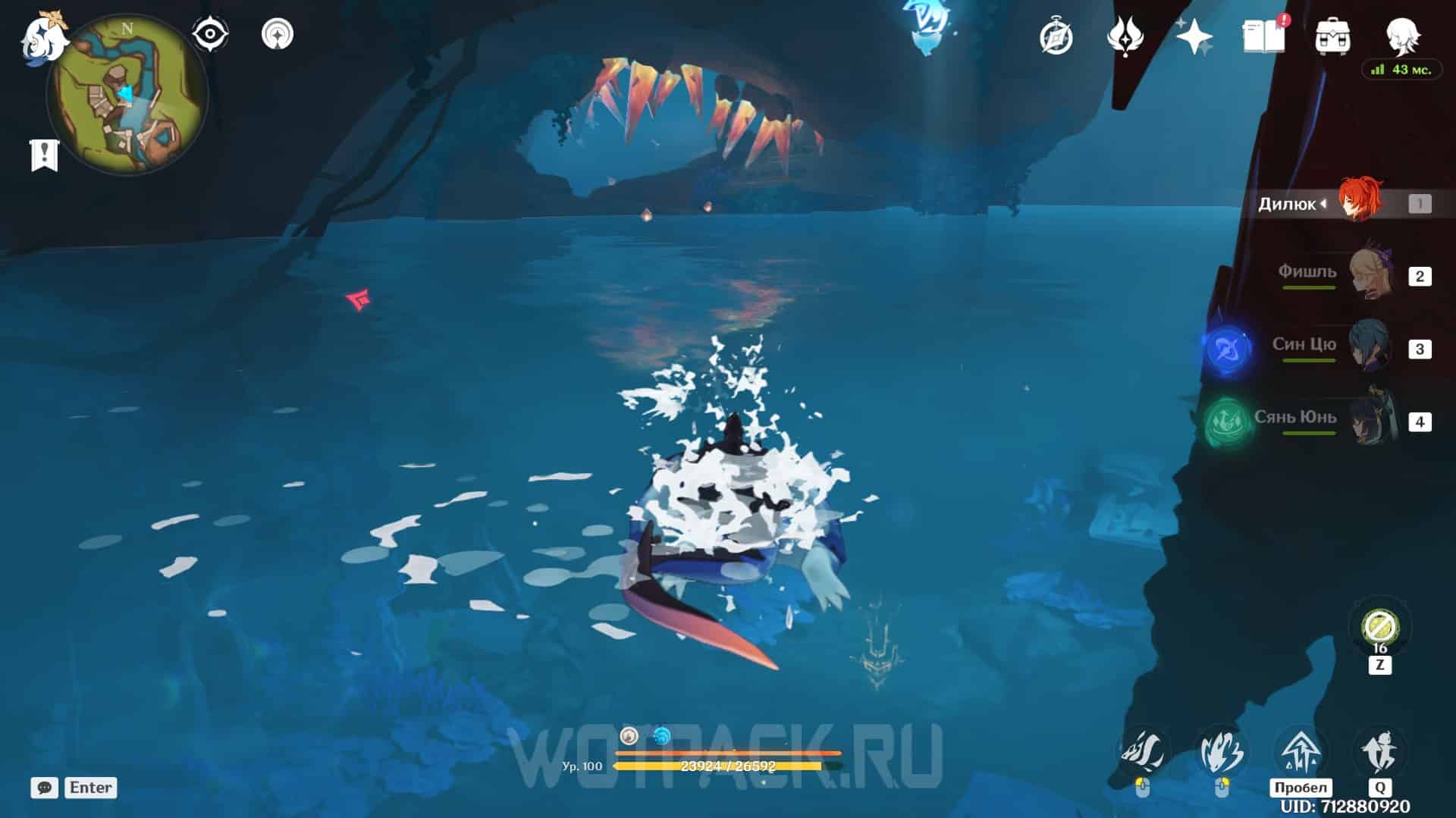Open the backpack inventory
The height and width of the screenshot is (818, 1456).
(x=1332, y=36)
